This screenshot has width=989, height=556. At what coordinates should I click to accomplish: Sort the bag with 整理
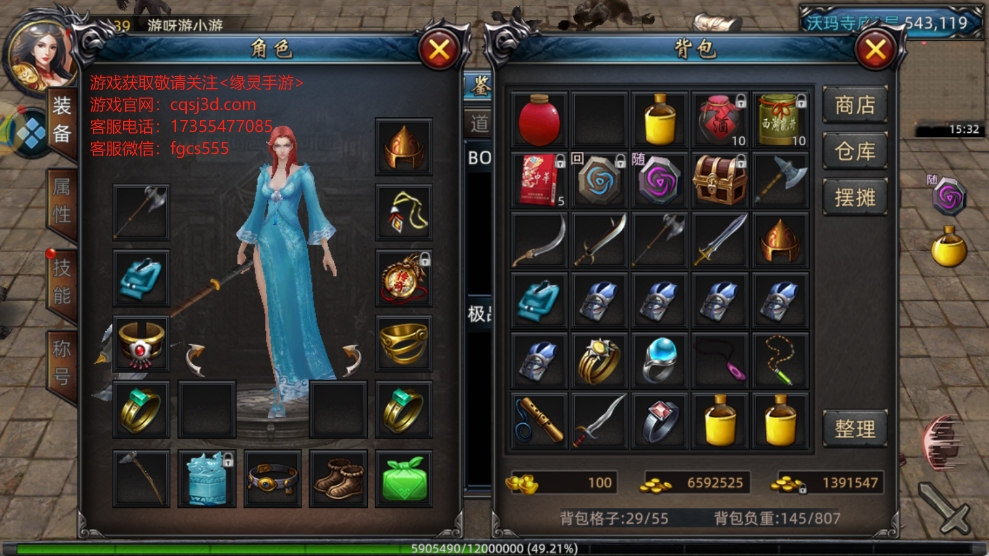(x=854, y=429)
